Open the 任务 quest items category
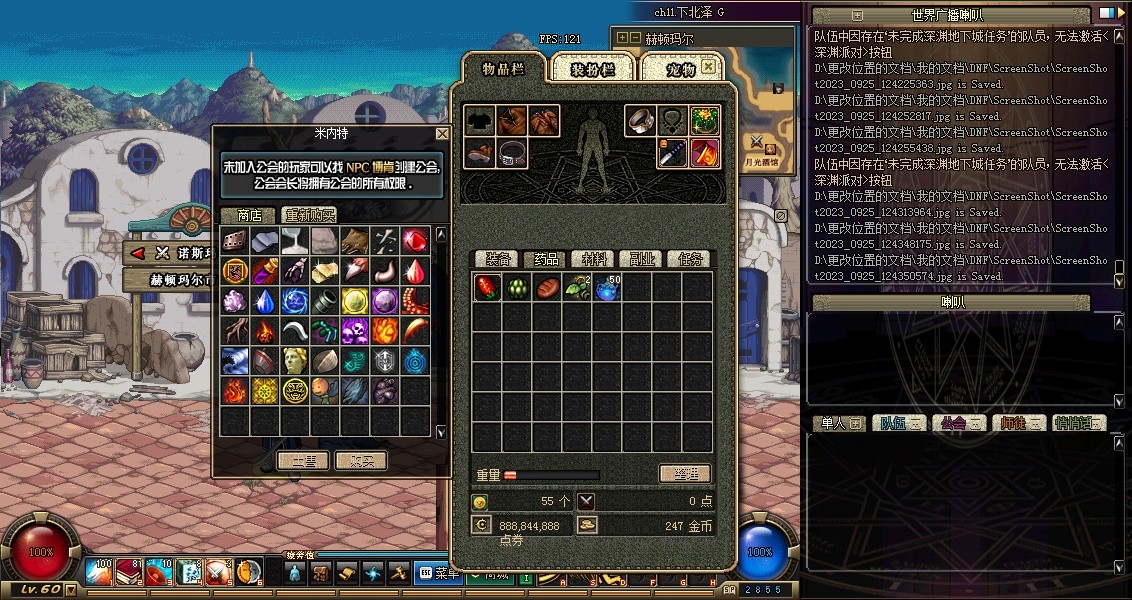Image resolution: width=1132 pixels, height=600 pixels. (687, 259)
